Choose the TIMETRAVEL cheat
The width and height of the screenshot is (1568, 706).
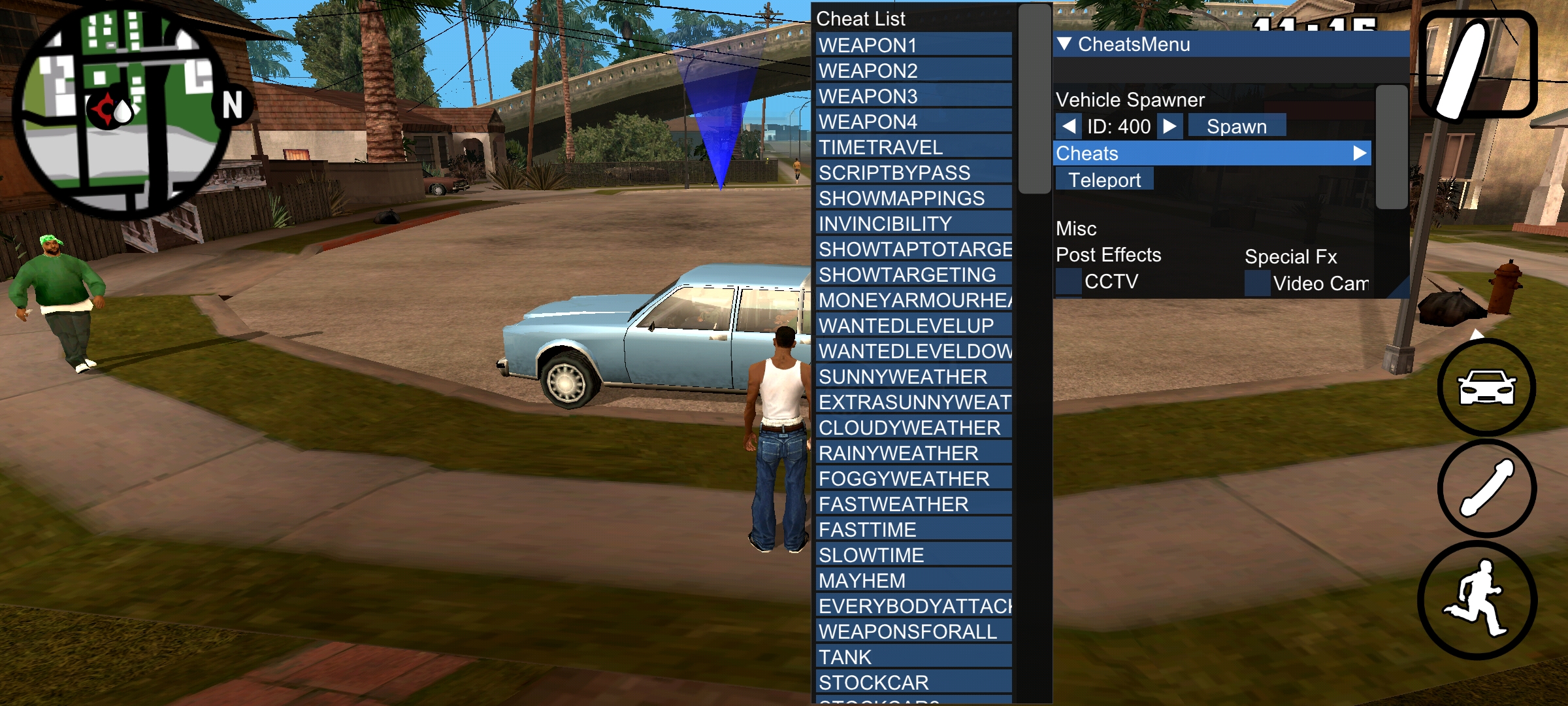(x=913, y=147)
